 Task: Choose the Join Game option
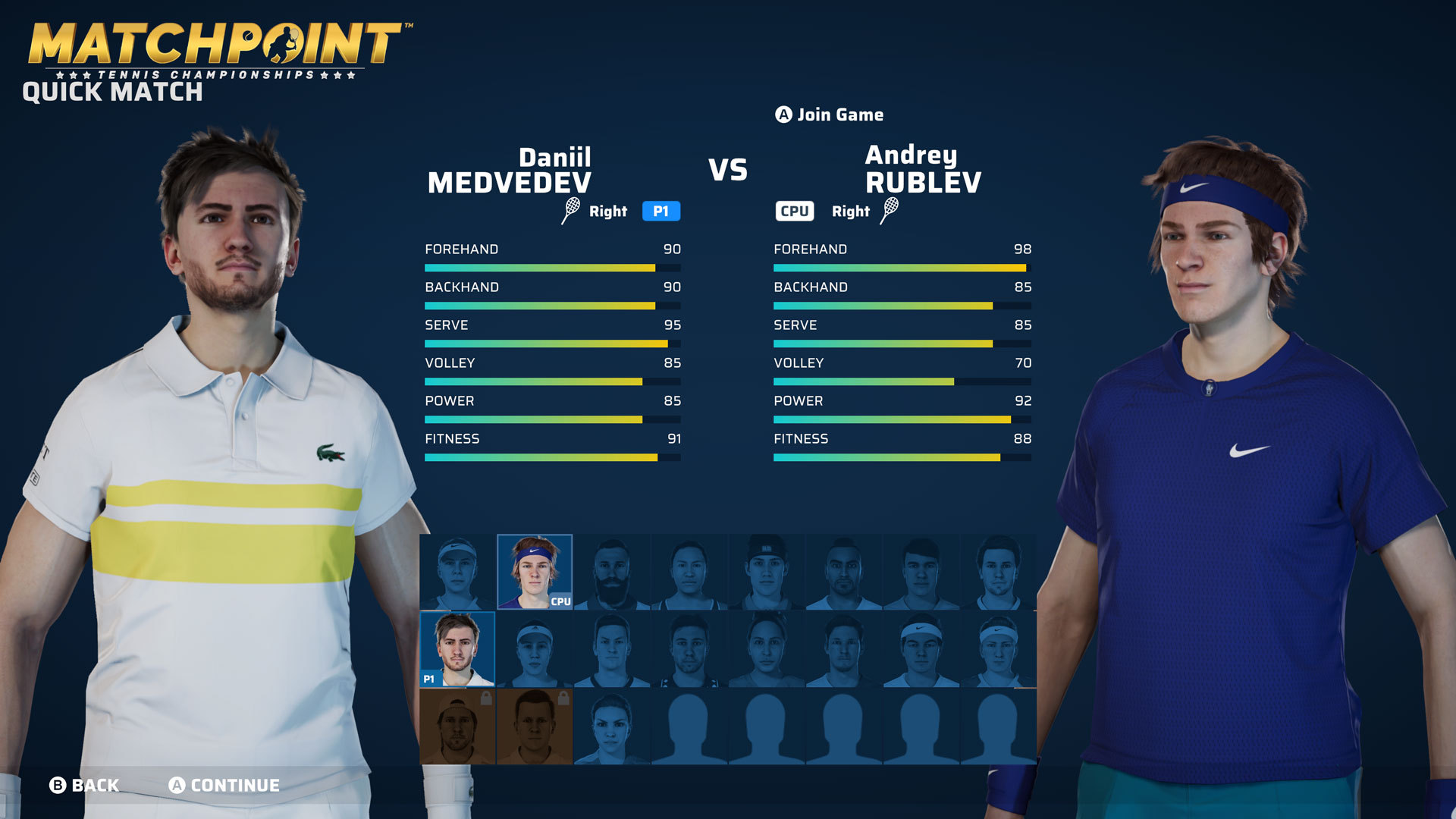(829, 115)
